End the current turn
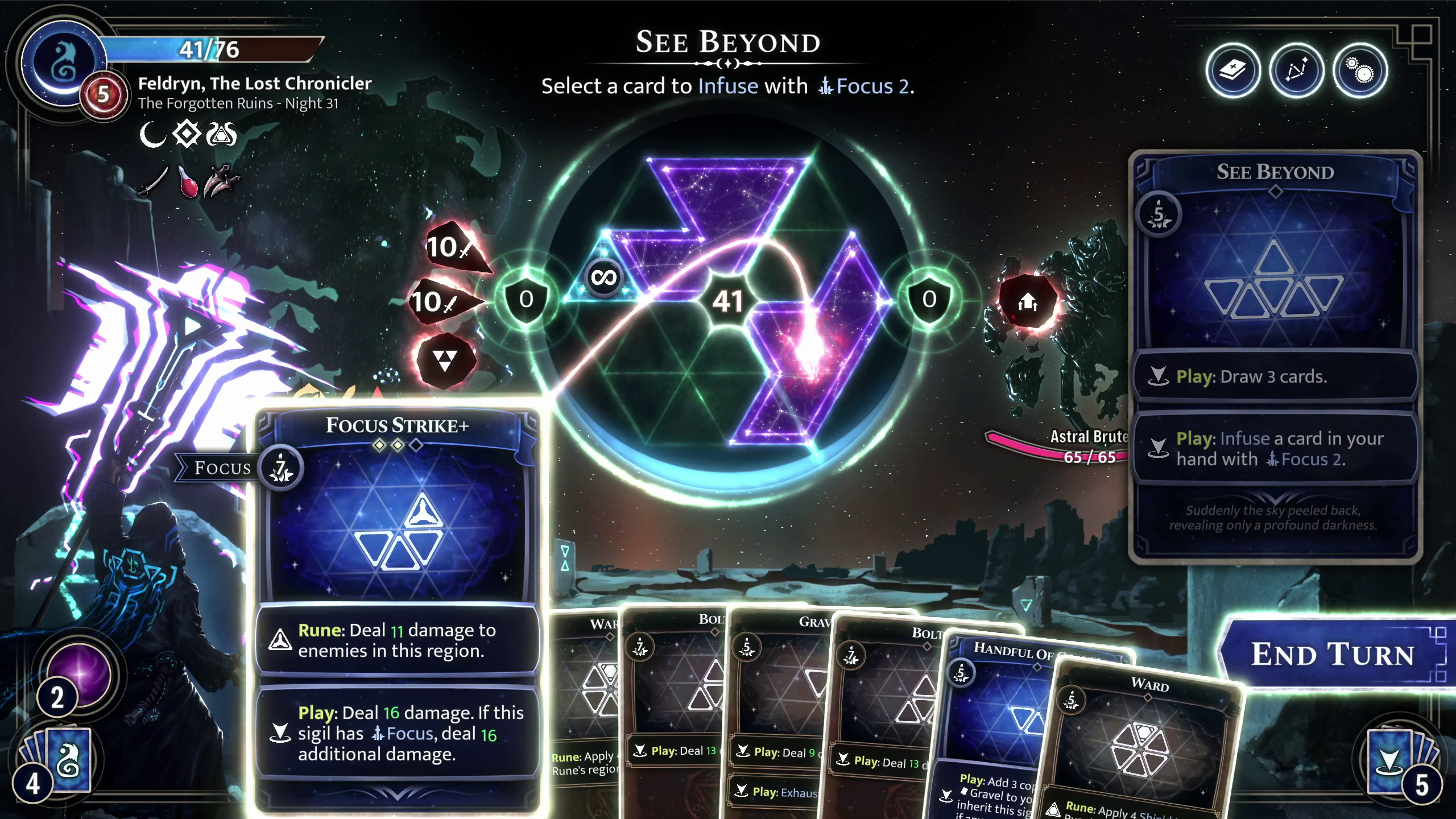1456x819 pixels. [x=1332, y=655]
